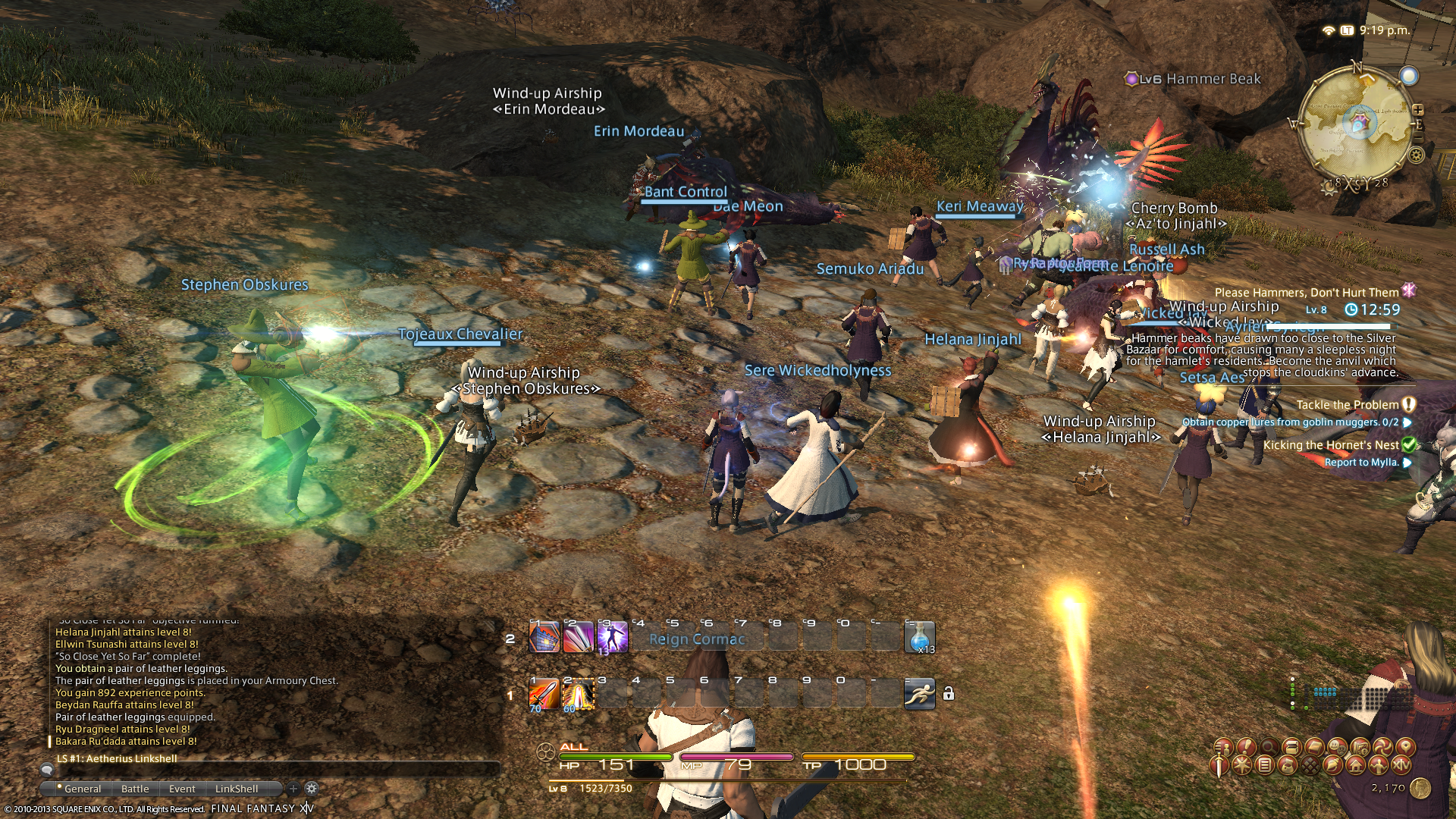The width and height of the screenshot is (1456, 819).
Task: Use the blue potion hotbar slot
Action: (919, 637)
